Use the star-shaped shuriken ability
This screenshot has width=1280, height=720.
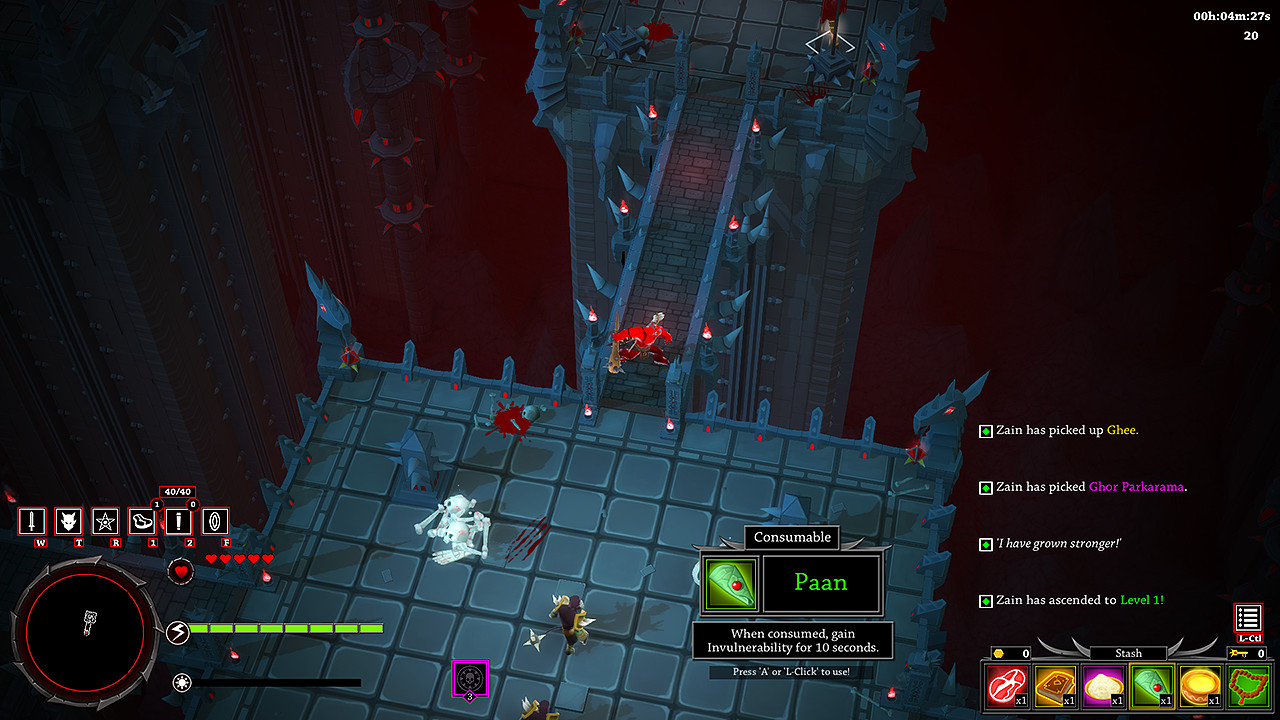106,521
